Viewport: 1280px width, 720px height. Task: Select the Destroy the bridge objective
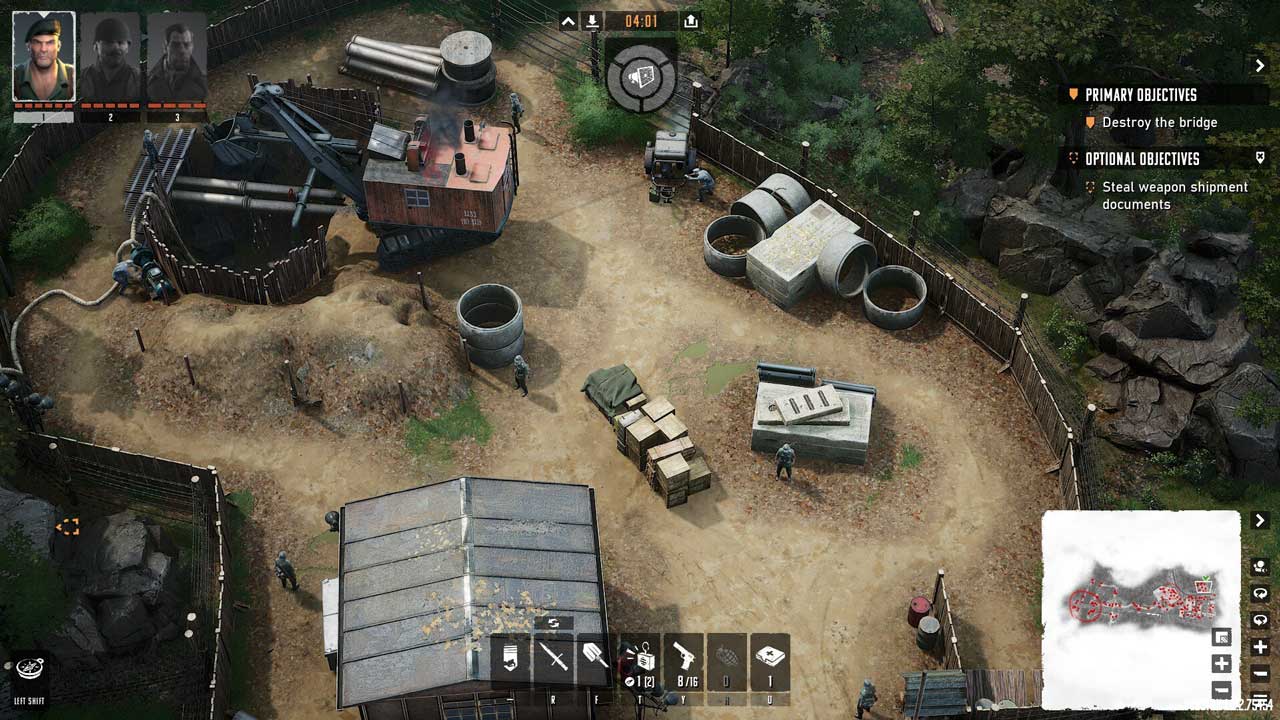click(1159, 122)
